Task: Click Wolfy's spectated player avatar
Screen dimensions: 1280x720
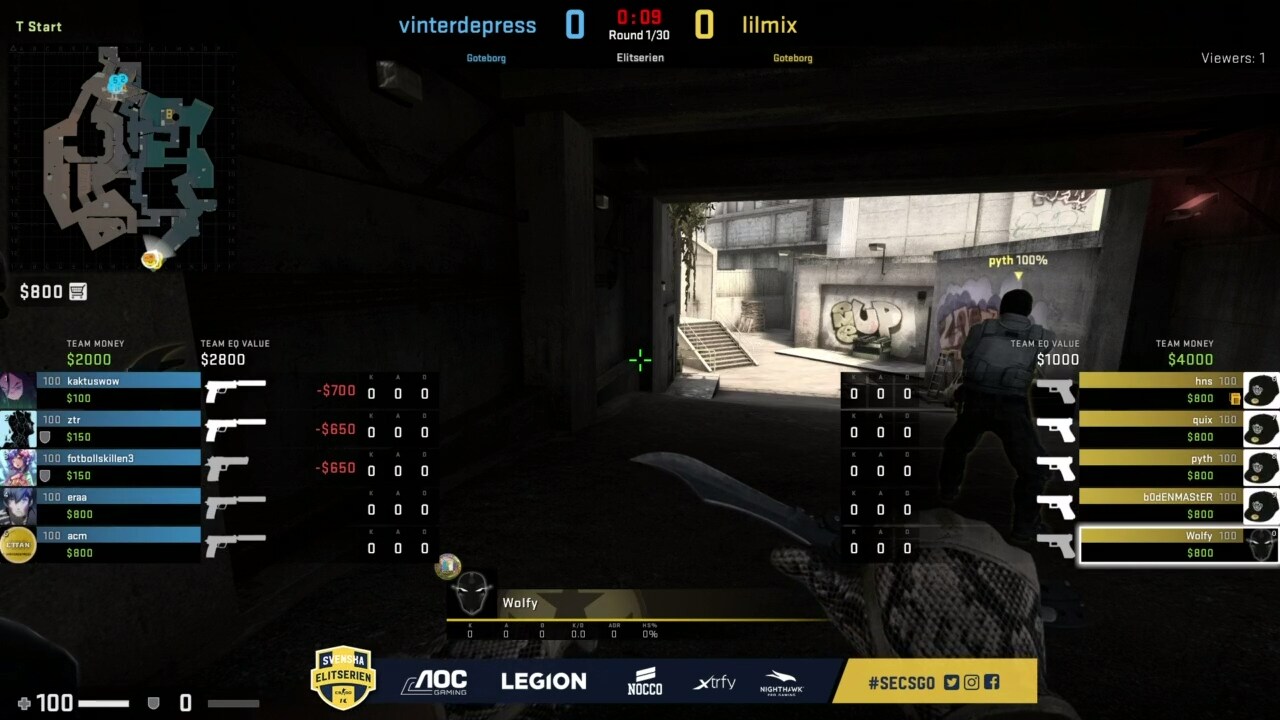Action: point(471,596)
